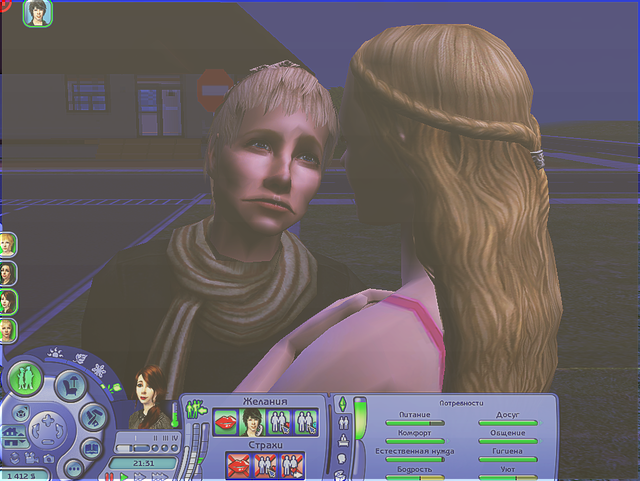The image size is (640, 481).
Task: Open the Needs panel tab with green plumbob
Action: pos(341,404)
